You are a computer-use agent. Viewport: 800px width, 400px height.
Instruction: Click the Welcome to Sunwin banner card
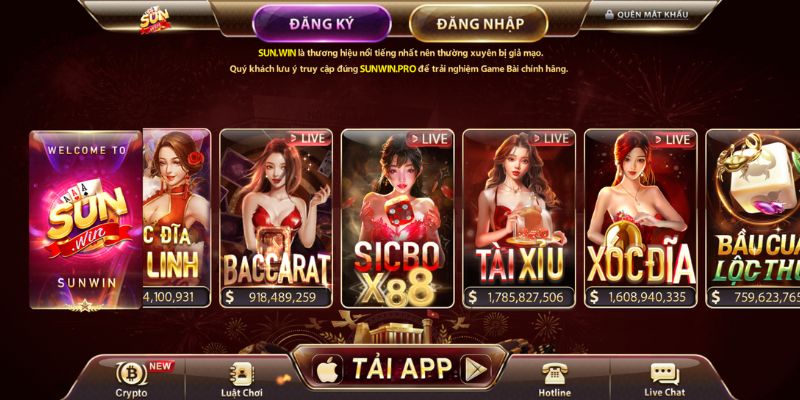[x=85, y=217]
